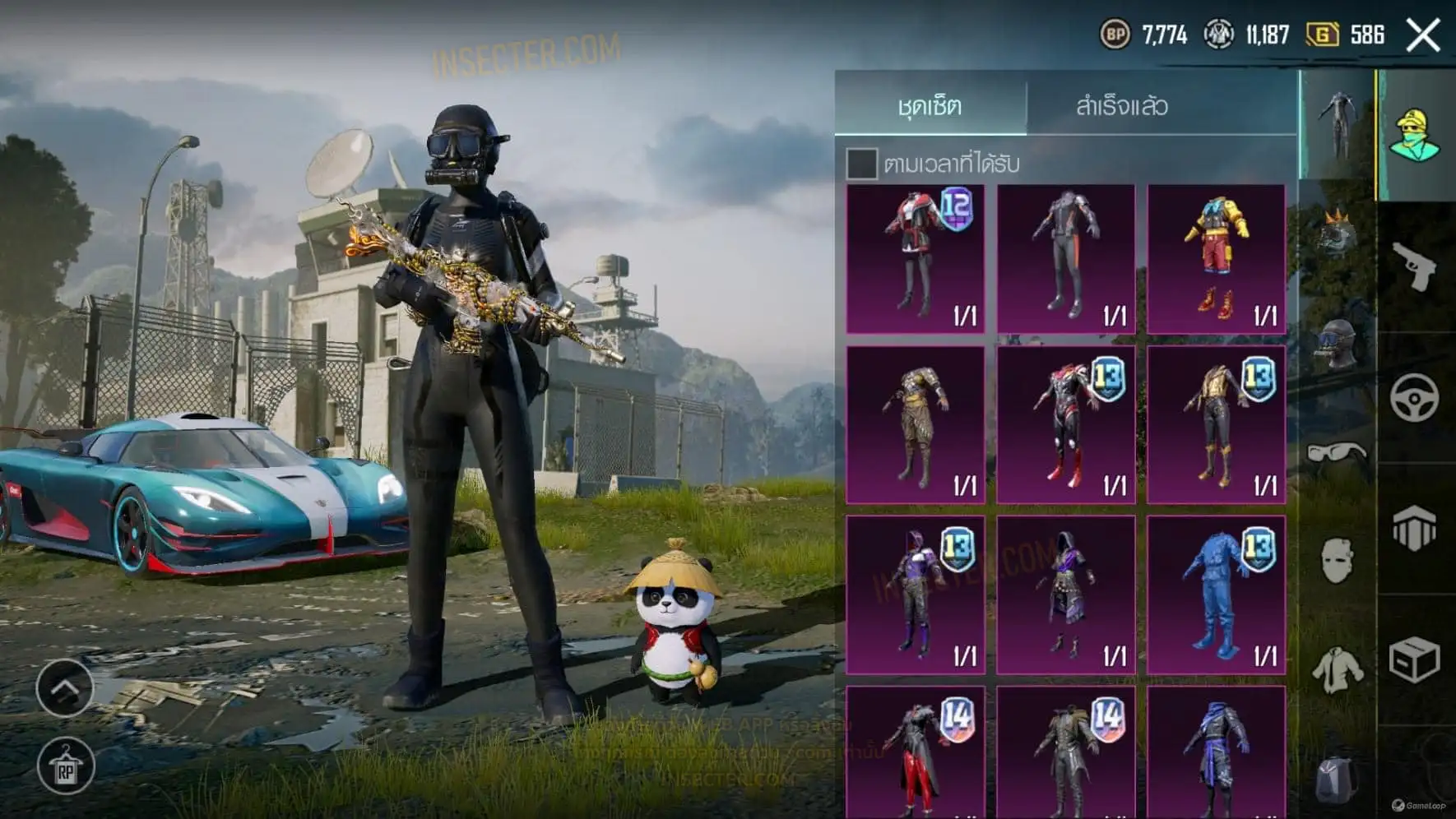Click the round up-arrow button
Screen dimensions: 1456x819
tap(65, 687)
